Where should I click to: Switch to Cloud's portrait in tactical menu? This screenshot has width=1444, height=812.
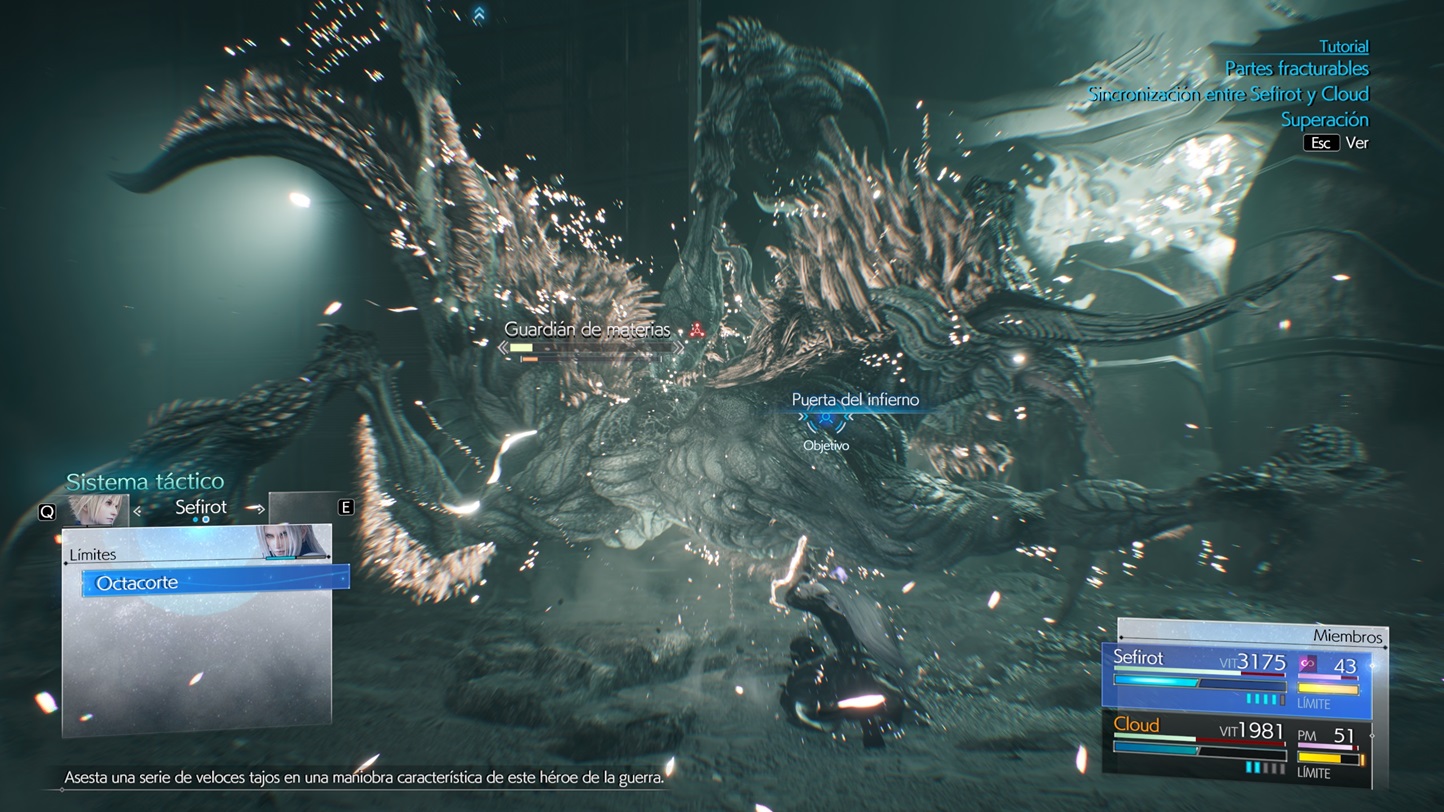point(97,509)
